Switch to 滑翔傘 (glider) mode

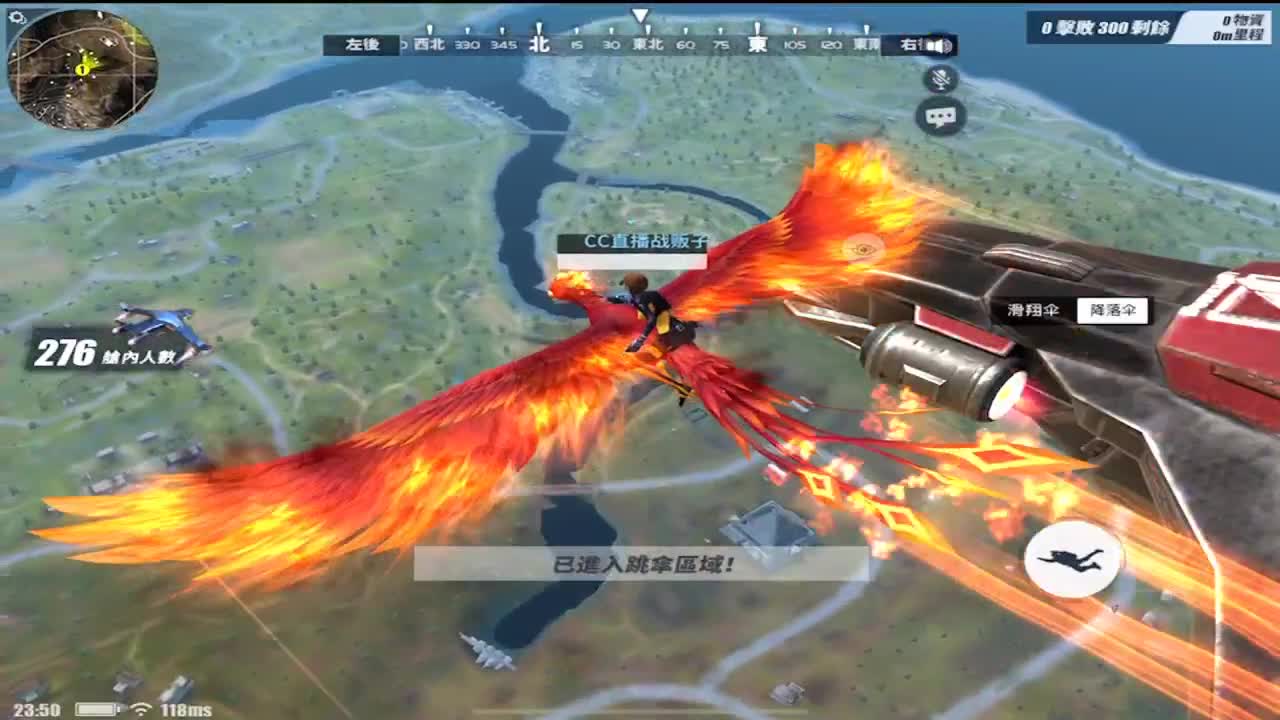click(1032, 311)
